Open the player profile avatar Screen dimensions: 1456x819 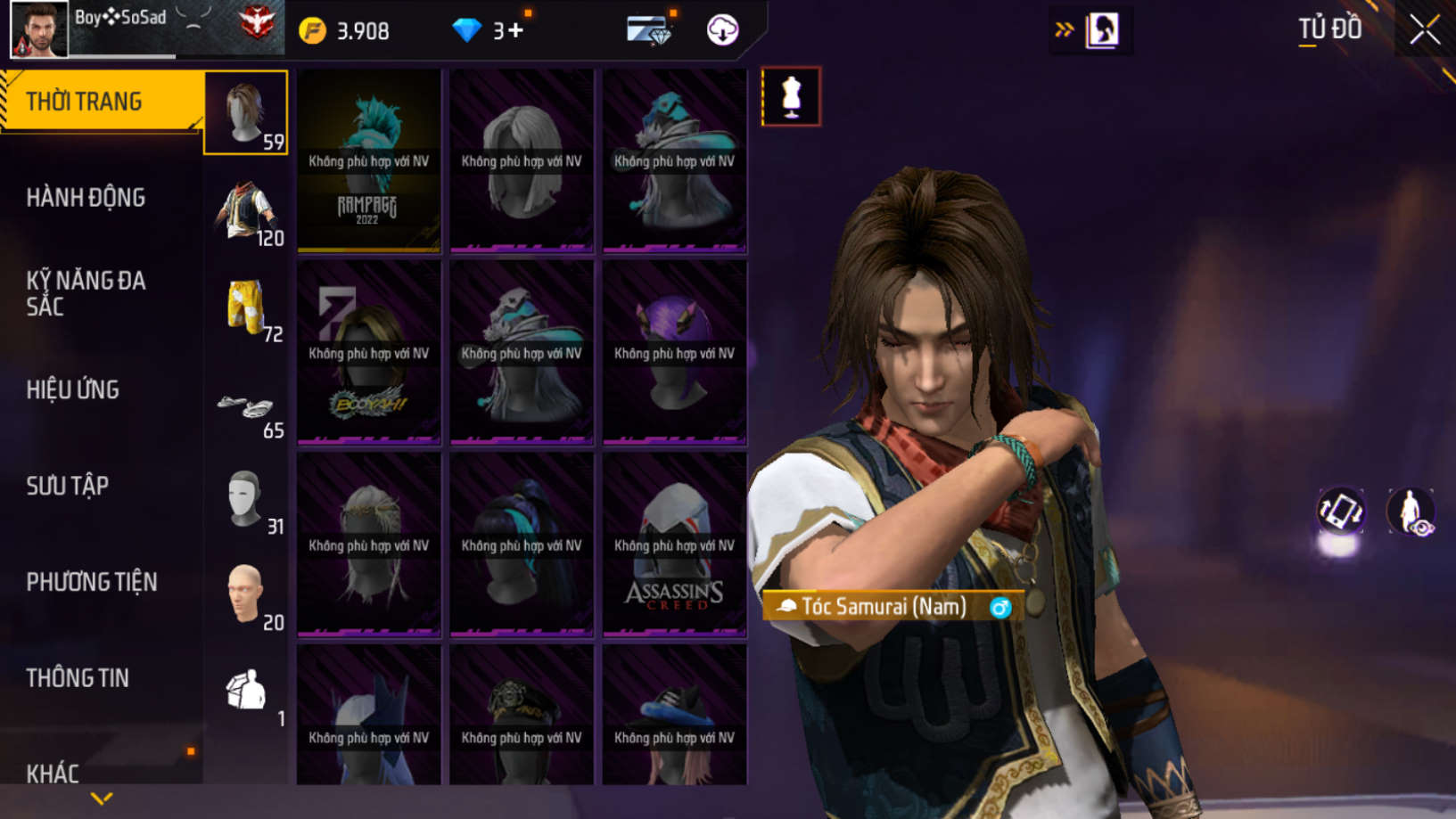(38, 29)
